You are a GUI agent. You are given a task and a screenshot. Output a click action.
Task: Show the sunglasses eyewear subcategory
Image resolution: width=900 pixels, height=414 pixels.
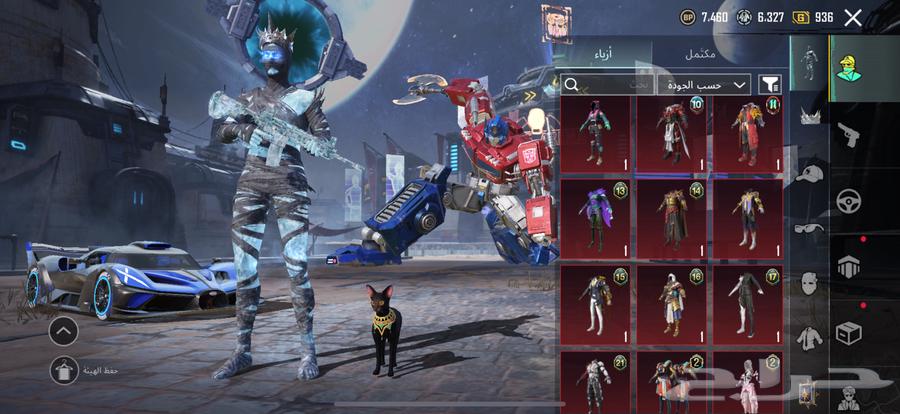click(809, 228)
